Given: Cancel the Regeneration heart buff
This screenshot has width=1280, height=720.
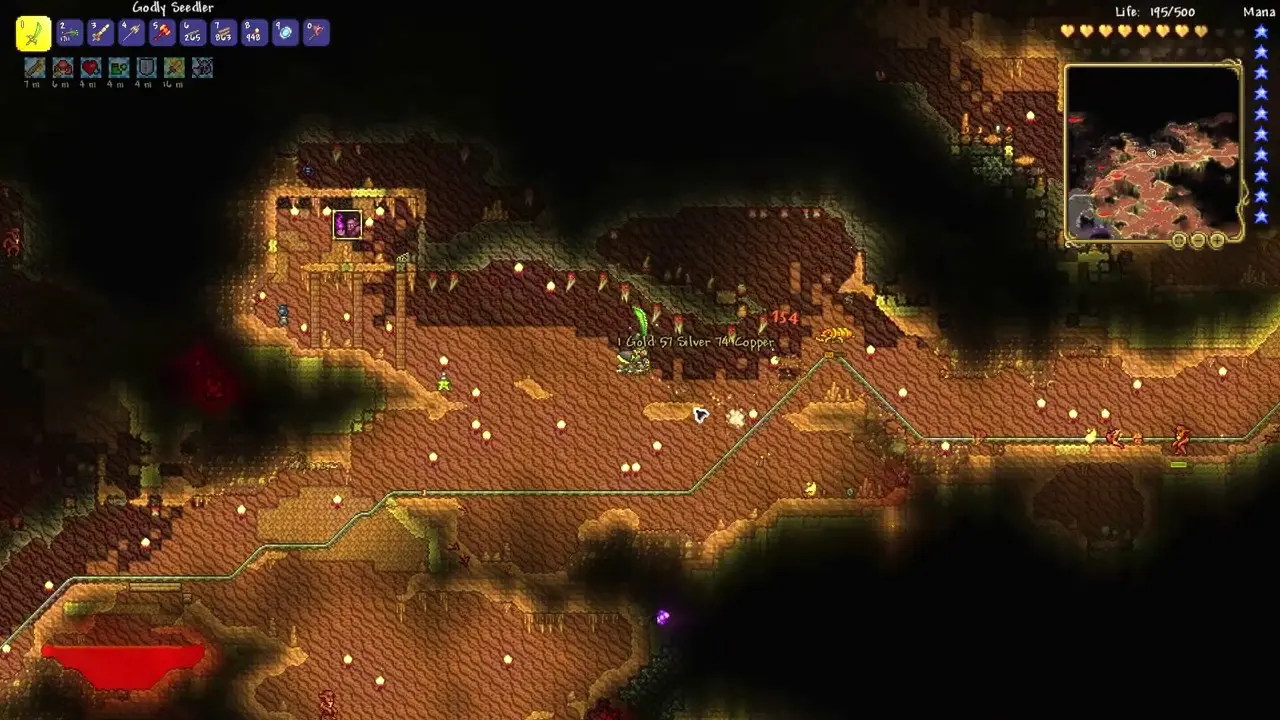Looking at the screenshot, I should click(91, 71).
